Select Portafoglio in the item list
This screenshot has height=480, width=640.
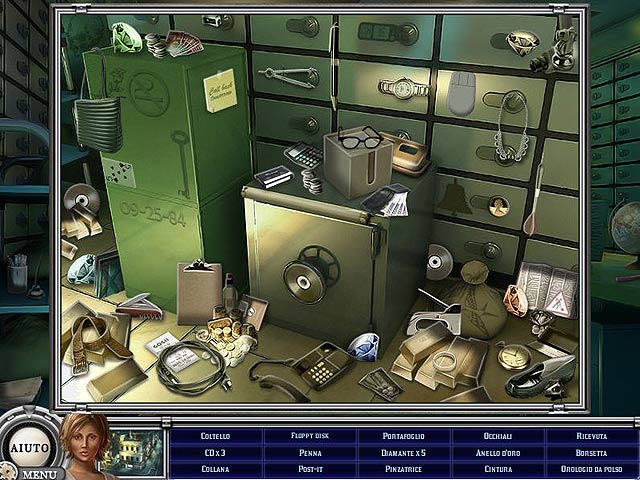[404, 436]
